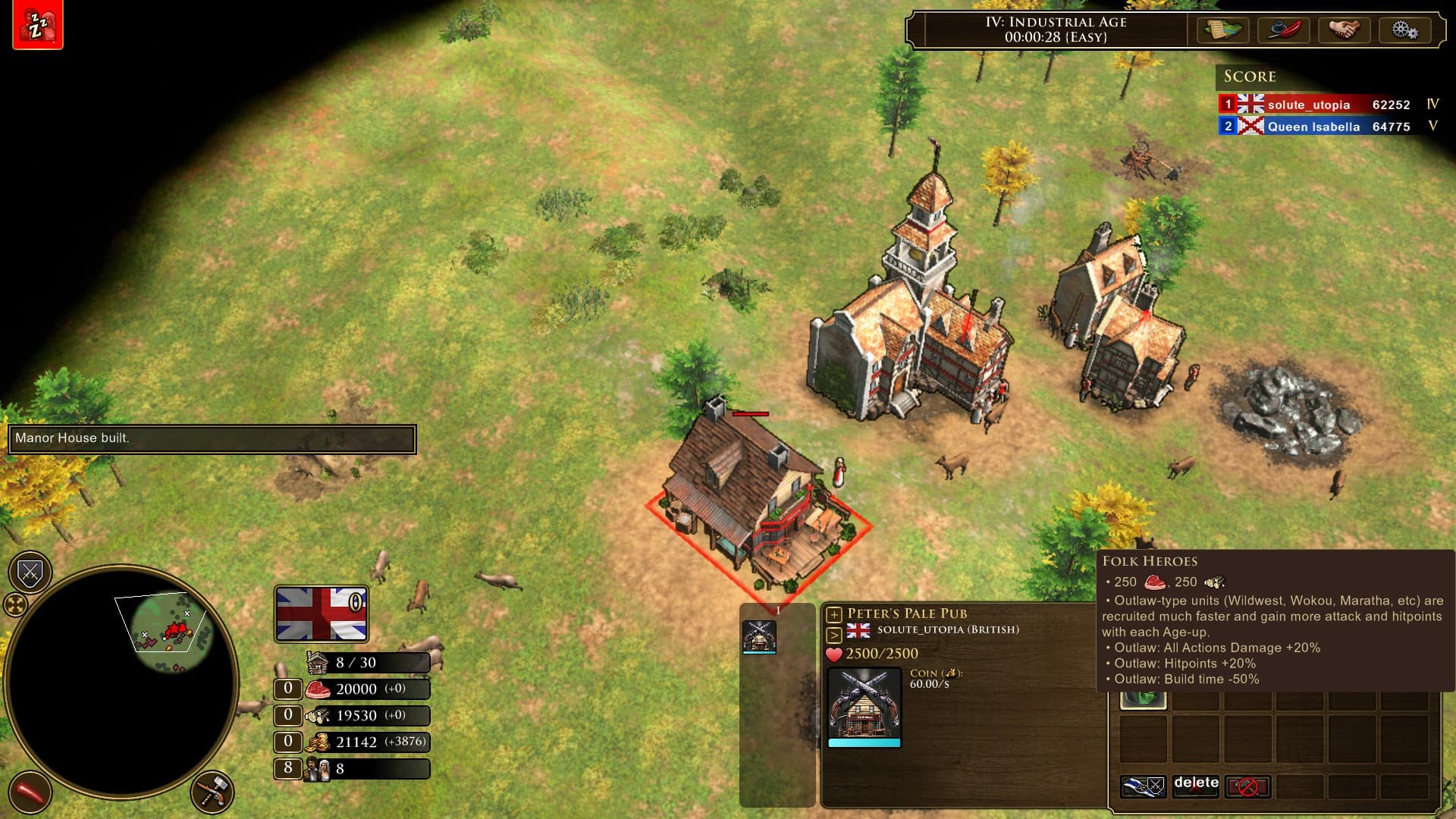1456x819 pixels.
Task: Open the map scroll objectives menu
Action: 1223,30
